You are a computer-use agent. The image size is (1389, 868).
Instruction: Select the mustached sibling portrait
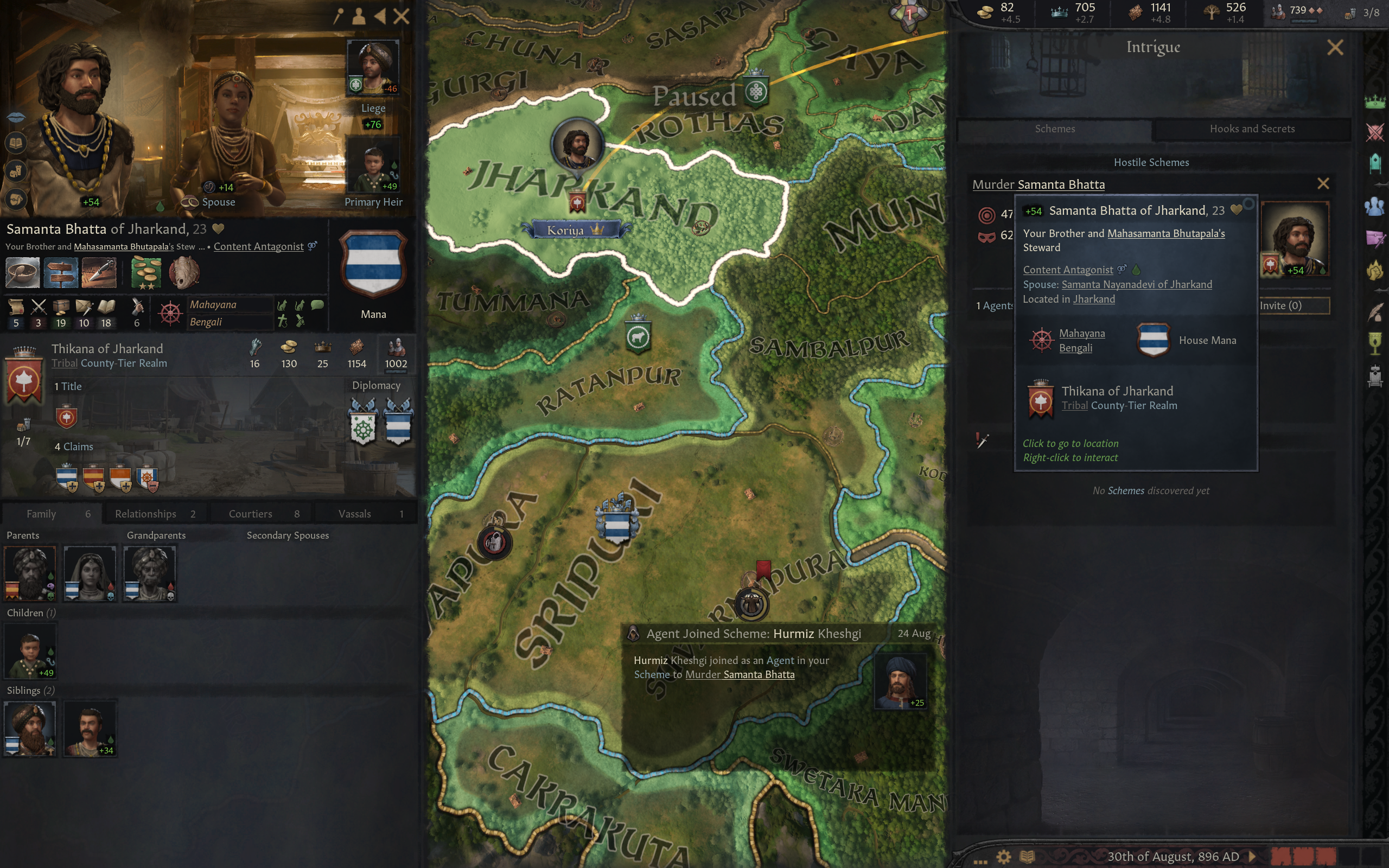tap(90, 728)
